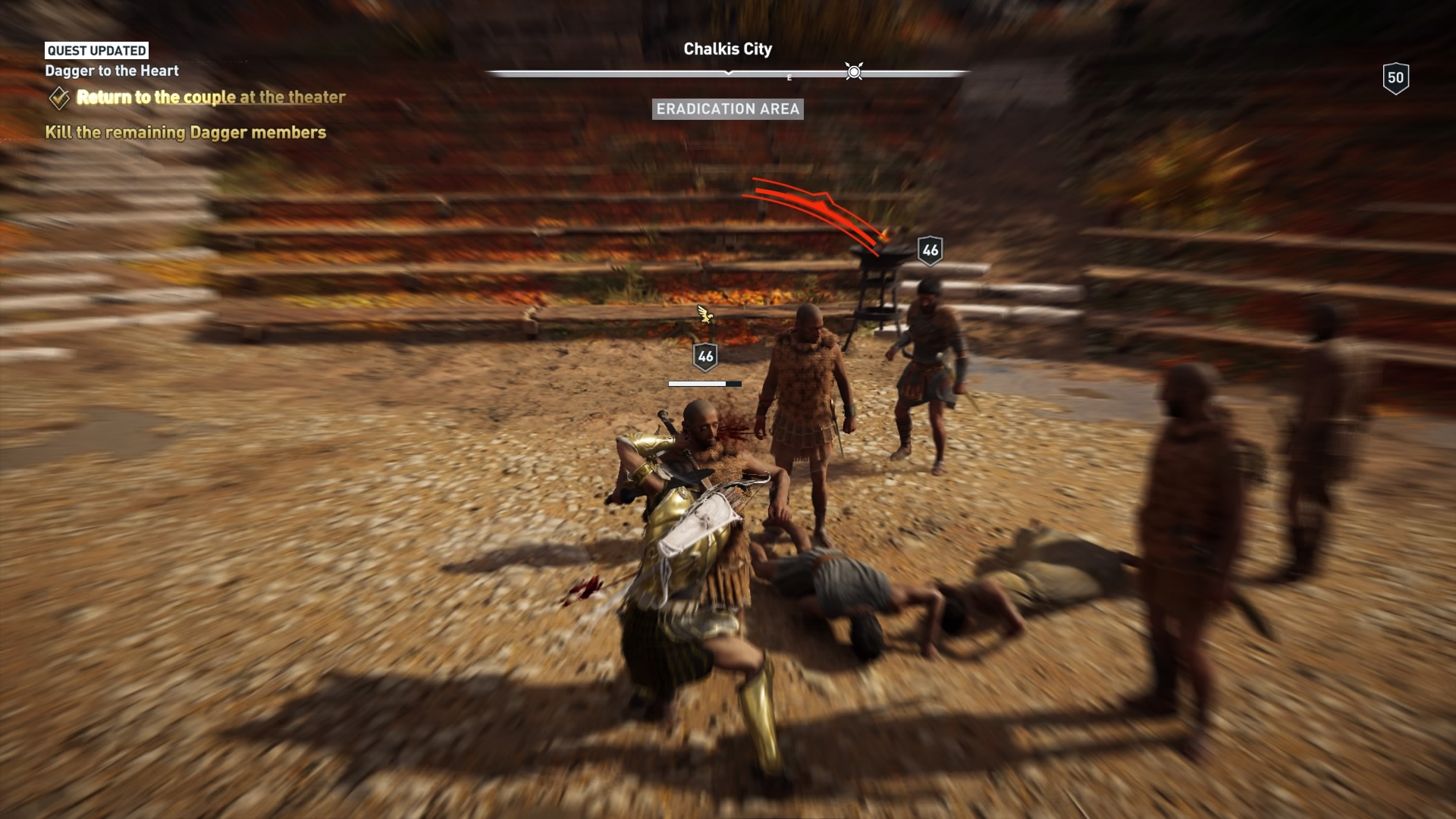Open the compass heading indicator notch
Screen dimensions: 1456x819
click(x=730, y=74)
